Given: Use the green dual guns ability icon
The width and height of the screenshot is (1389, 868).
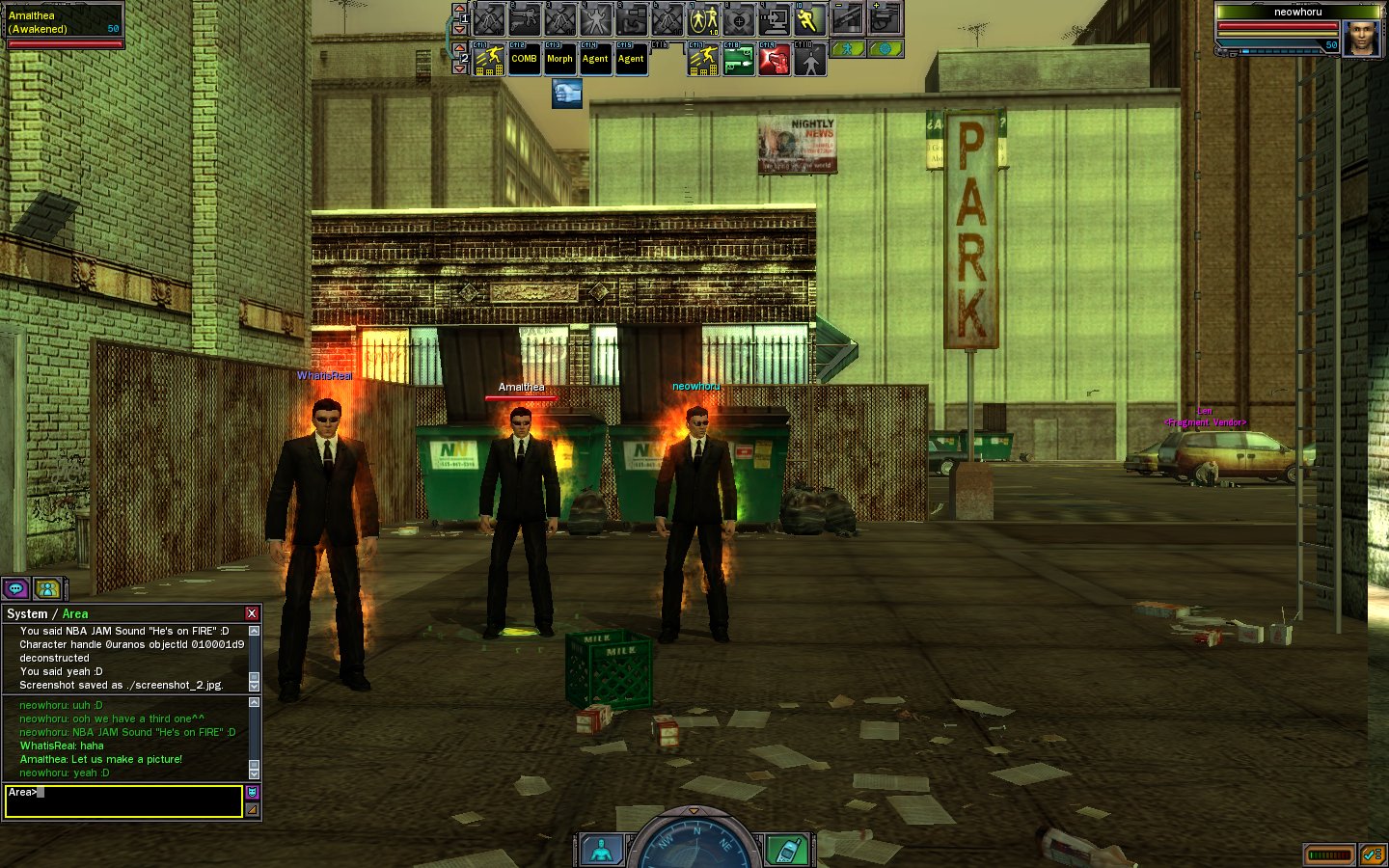Looking at the screenshot, I should pyautogui.click(x=739, y=60).
